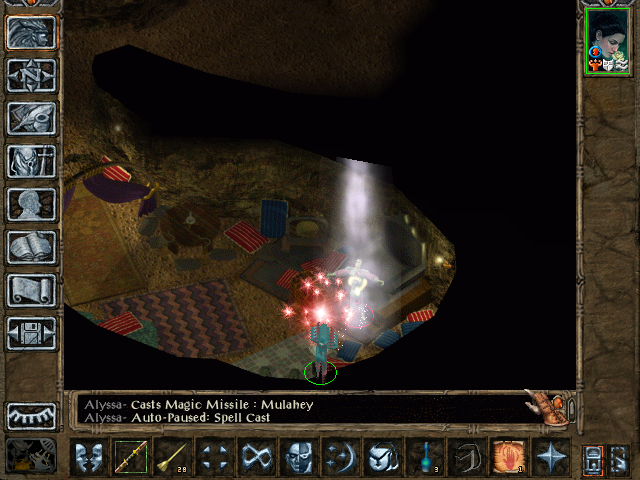Select the quarterstaff weapon slot
Viewport: 640px width, 480px height.
130,458
